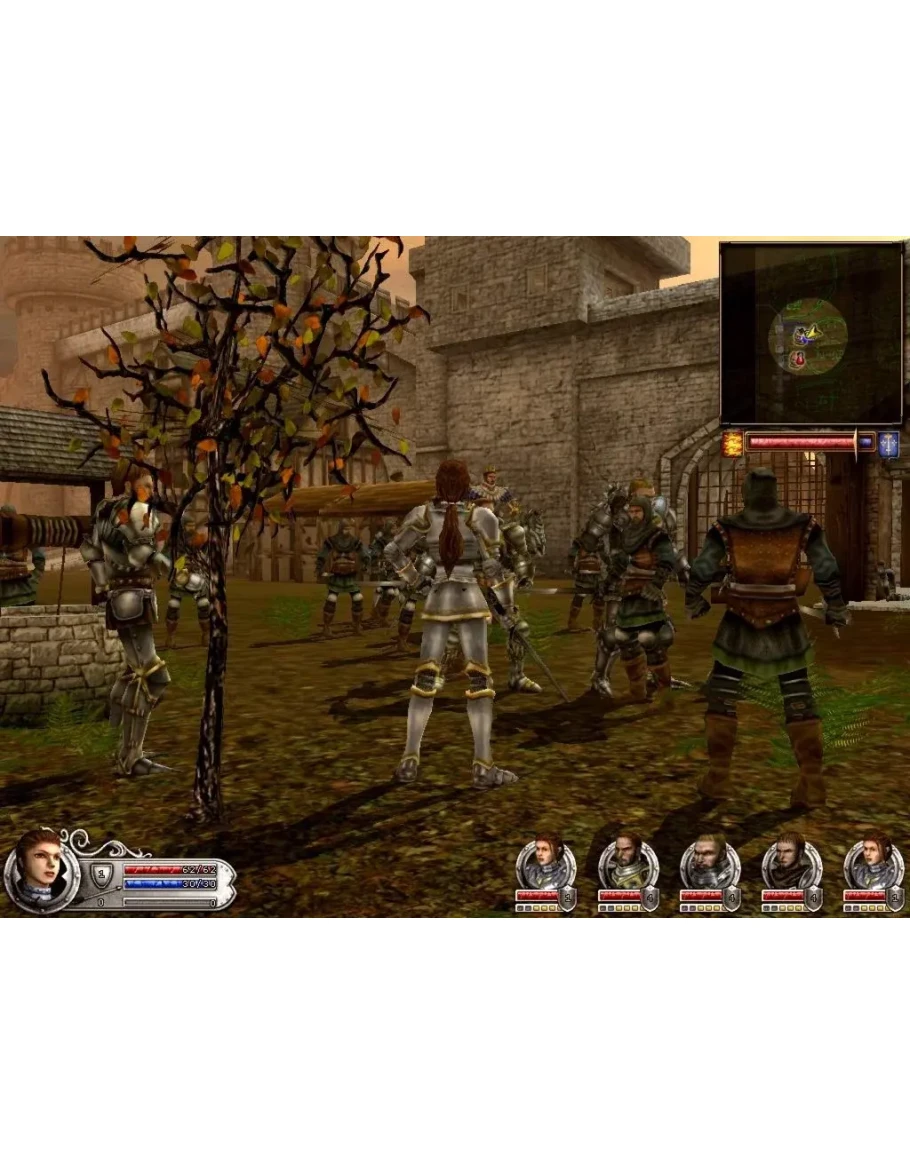Click the blue French faction crest
The height and width of the screenshot is (1155, 910).
coord(889,444)
